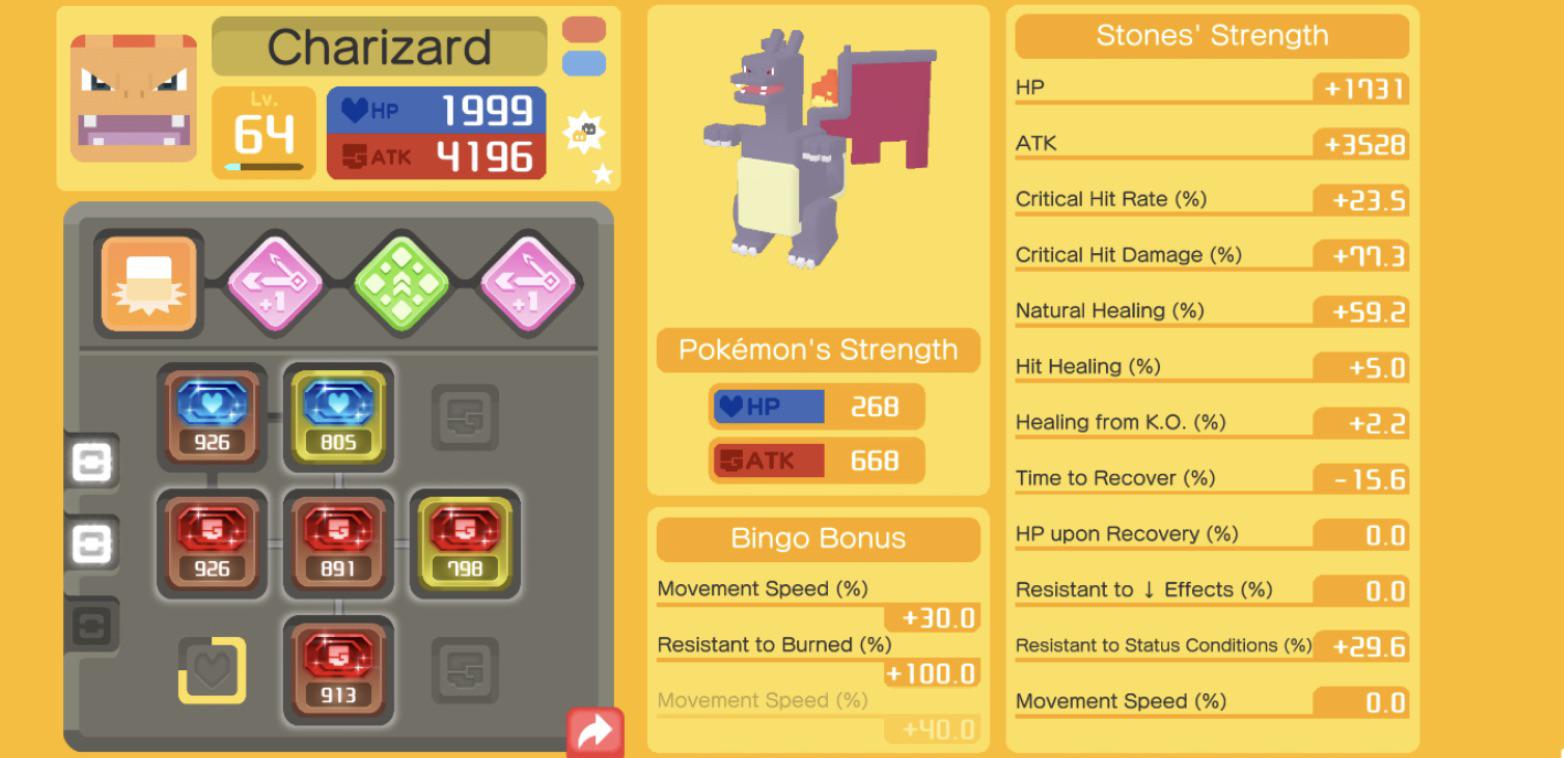
Task: Toggle the second square switch on the left edge
Action: 93,541
